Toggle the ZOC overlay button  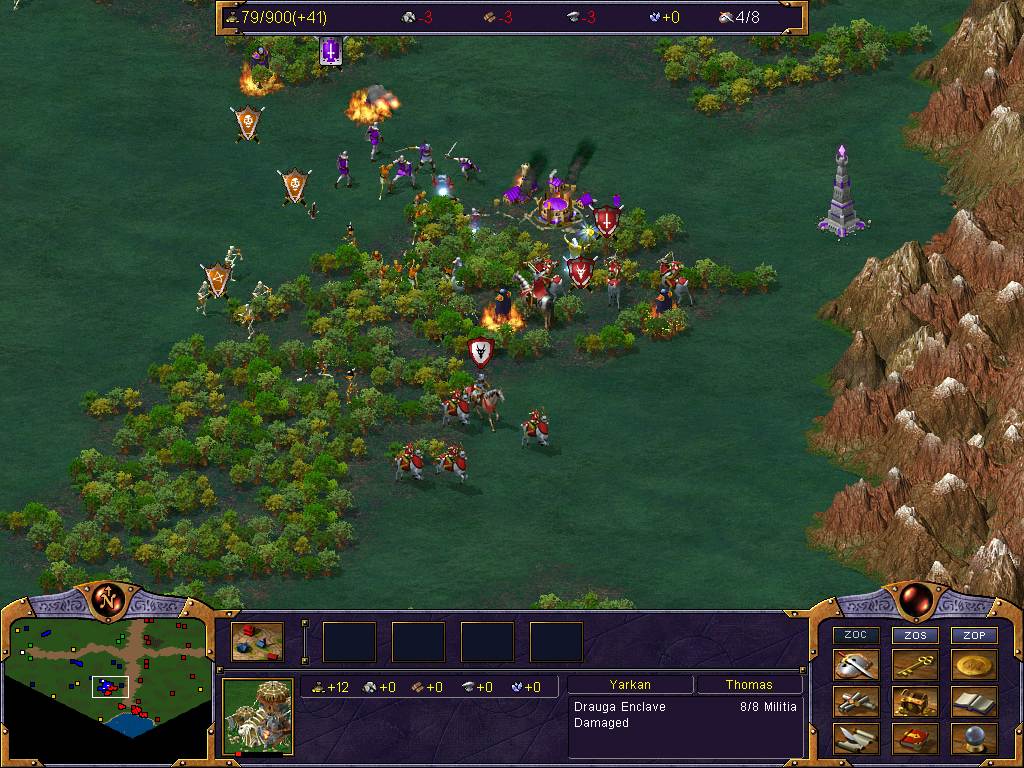tap(857, 635)
